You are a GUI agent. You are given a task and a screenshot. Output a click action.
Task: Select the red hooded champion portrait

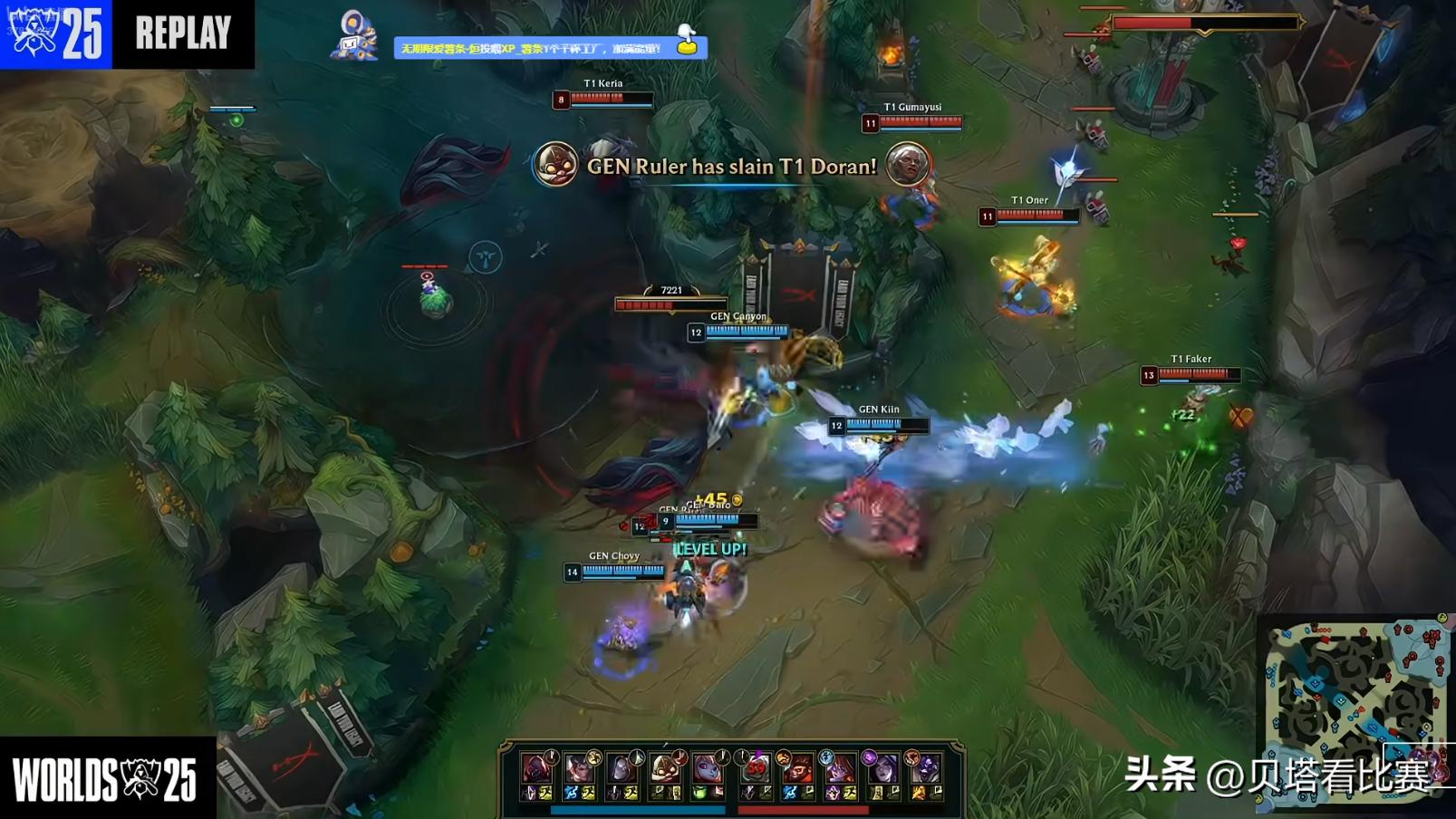point(536,768)
